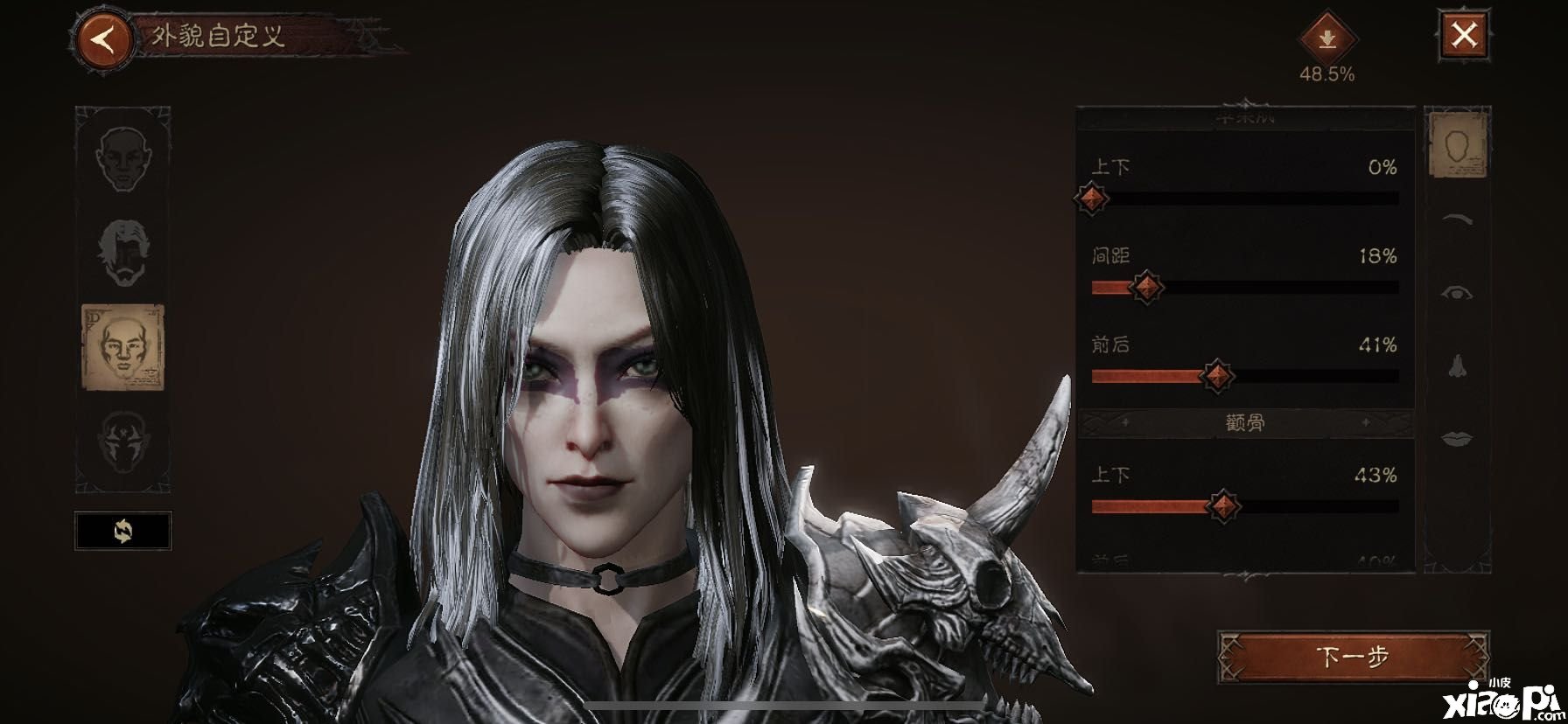The width and height of the screenshot is (1568, 724).
Task: Open the face paint markings category
Action: pos(122,442)
